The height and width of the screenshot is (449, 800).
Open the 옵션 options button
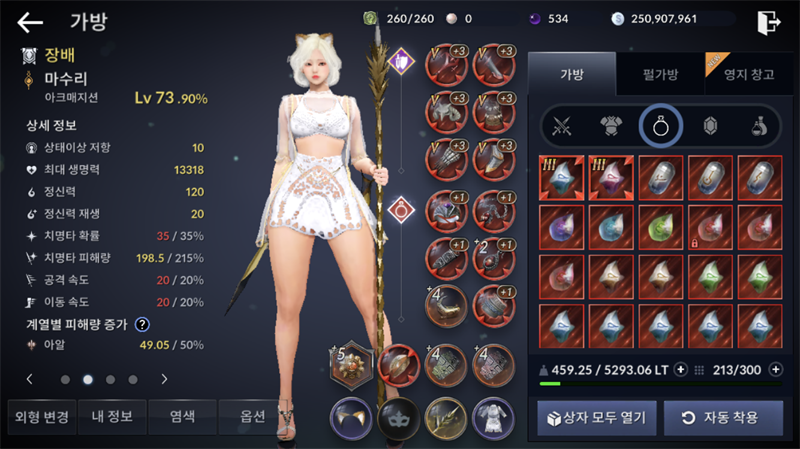tap(252, 416)
